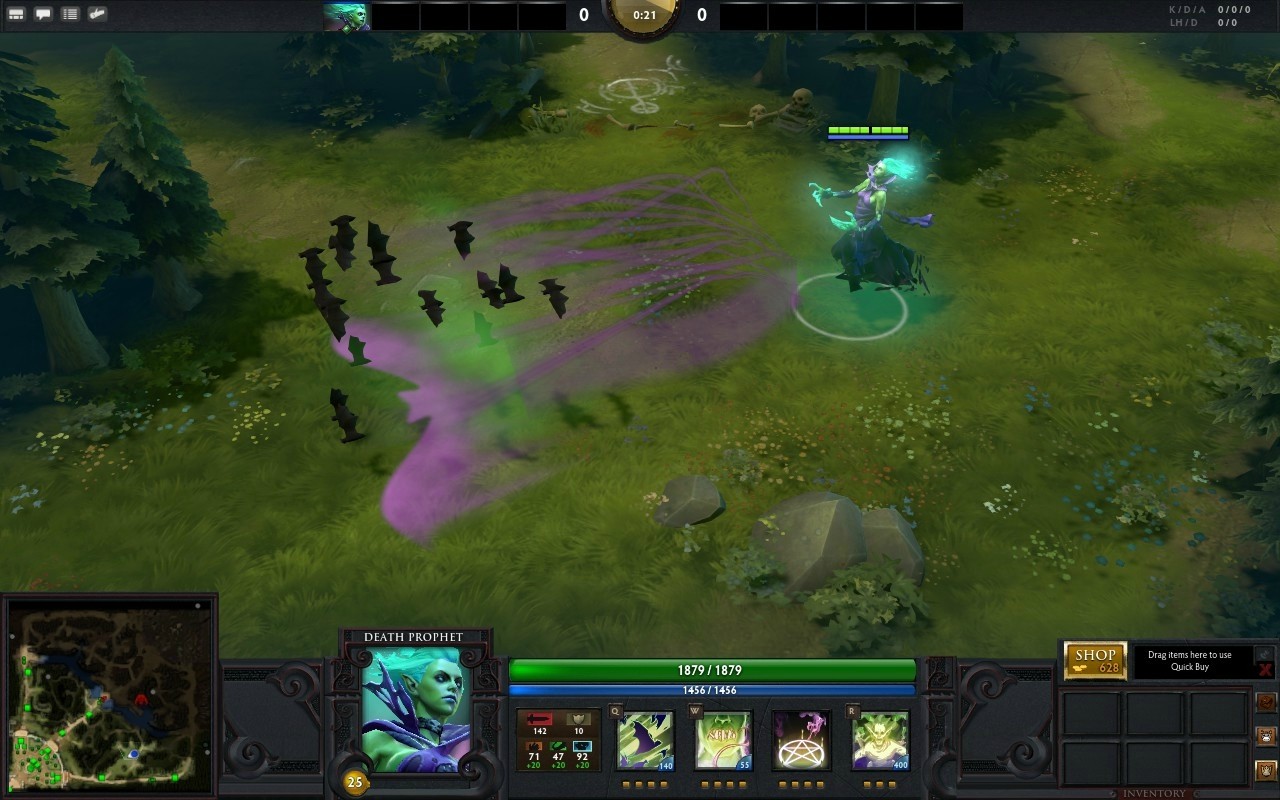Select the Witchcraft pentagram ability
The width and height of the screenshot is (1280, 800).
(801, 741)
